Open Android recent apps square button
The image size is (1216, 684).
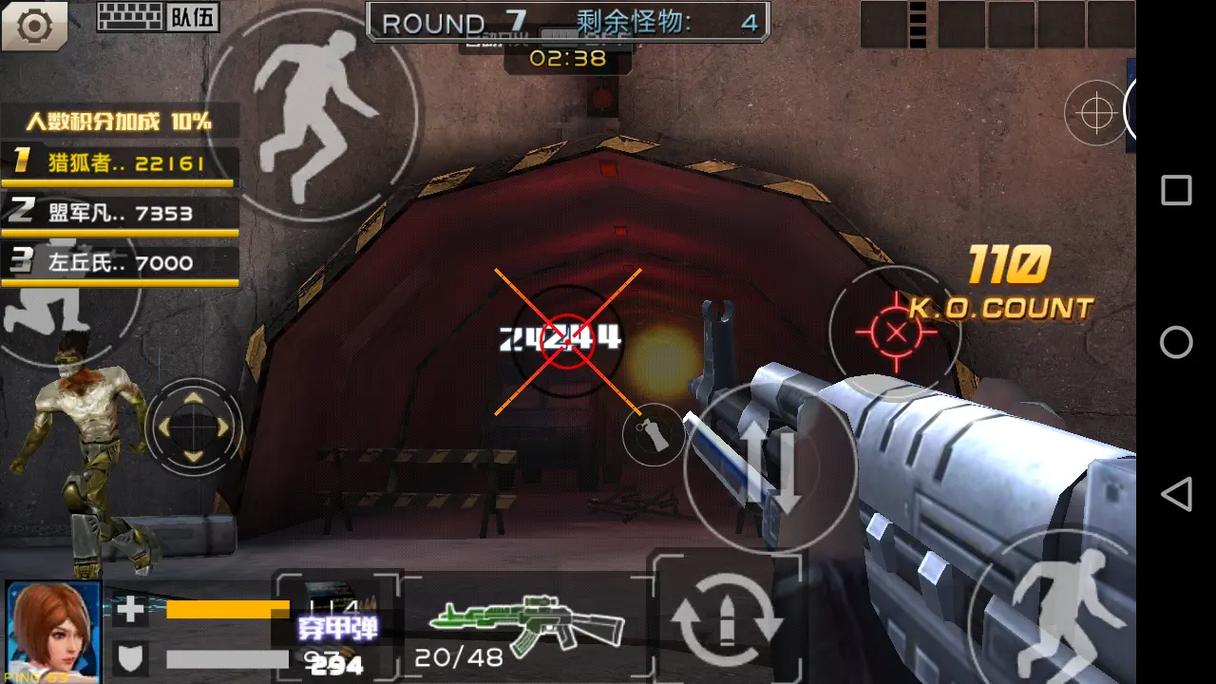click(x=1176, y=190)
